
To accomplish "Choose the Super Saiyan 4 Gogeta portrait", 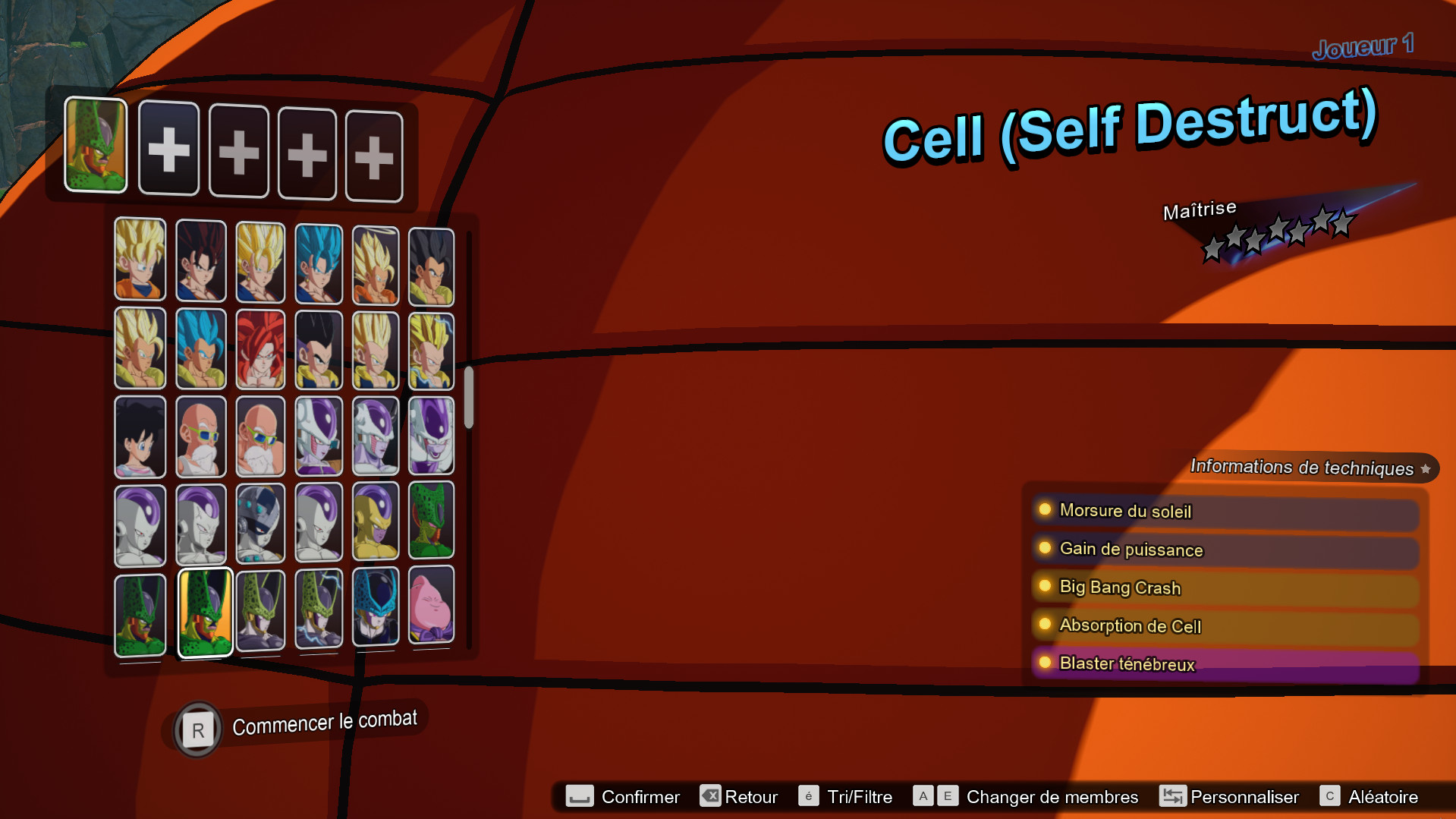I will (x=260, y=349).
